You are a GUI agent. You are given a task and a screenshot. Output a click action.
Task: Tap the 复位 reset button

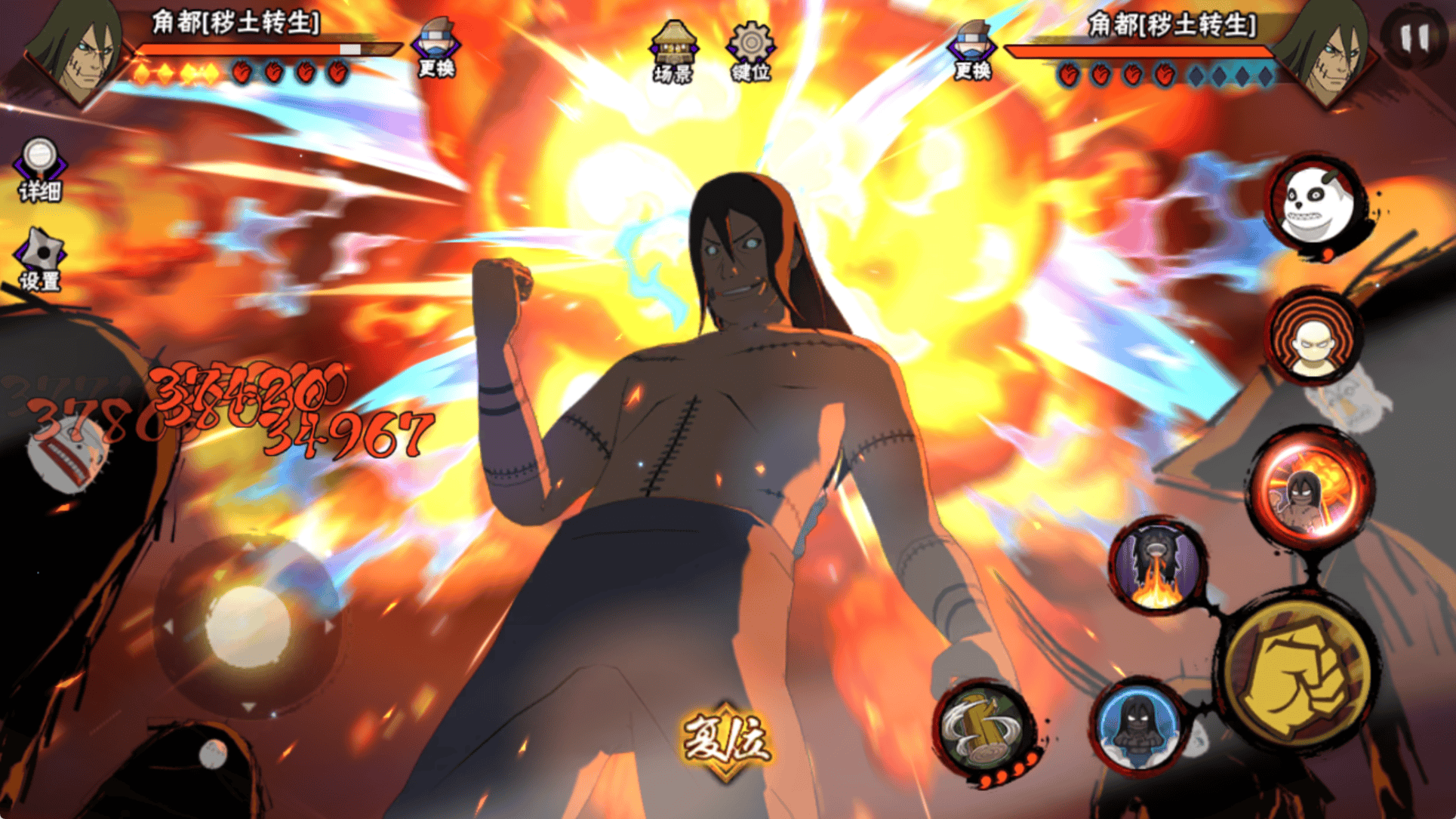(726, 740)
